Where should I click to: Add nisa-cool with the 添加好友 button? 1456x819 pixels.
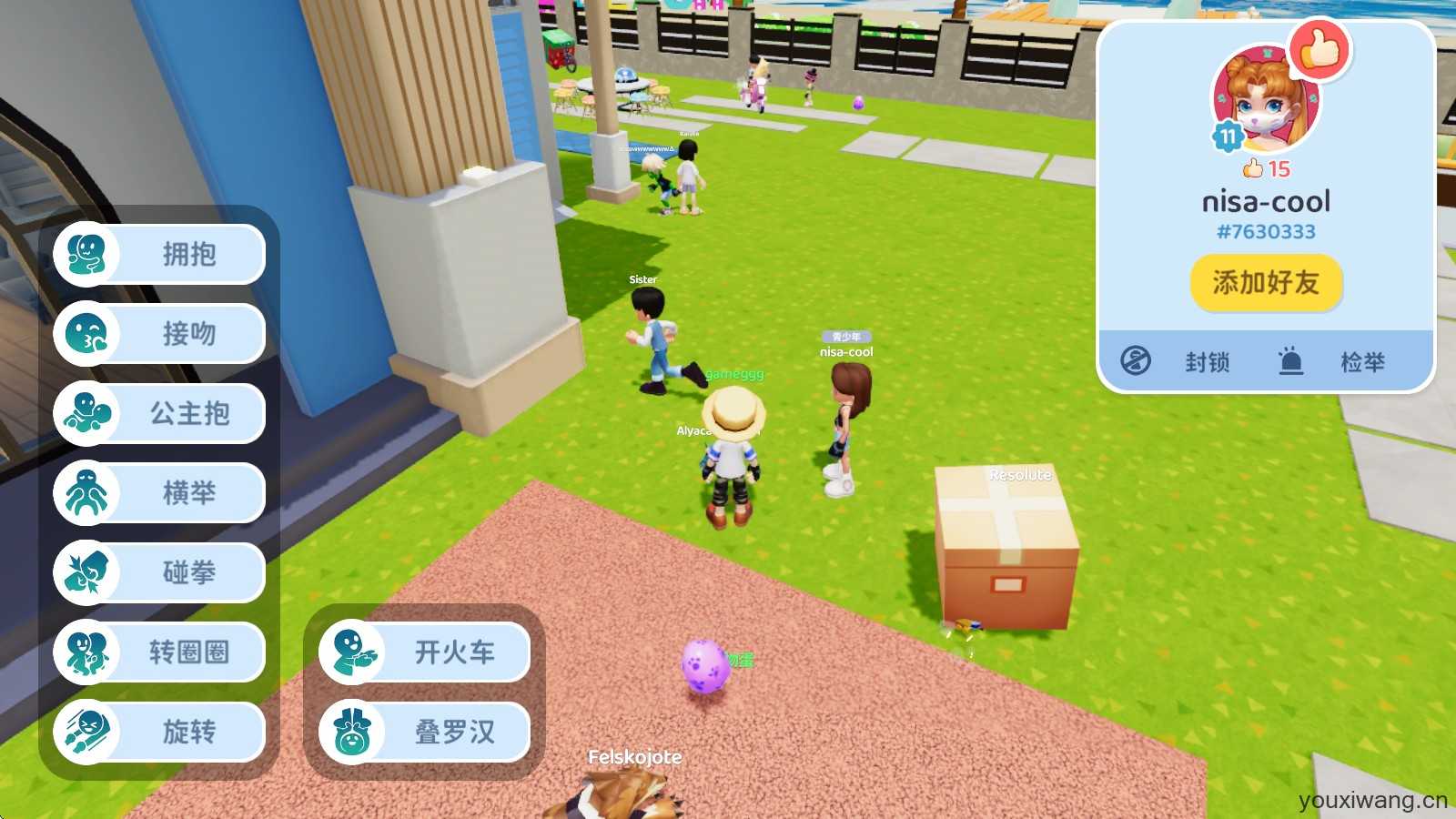click(1266, 283)
